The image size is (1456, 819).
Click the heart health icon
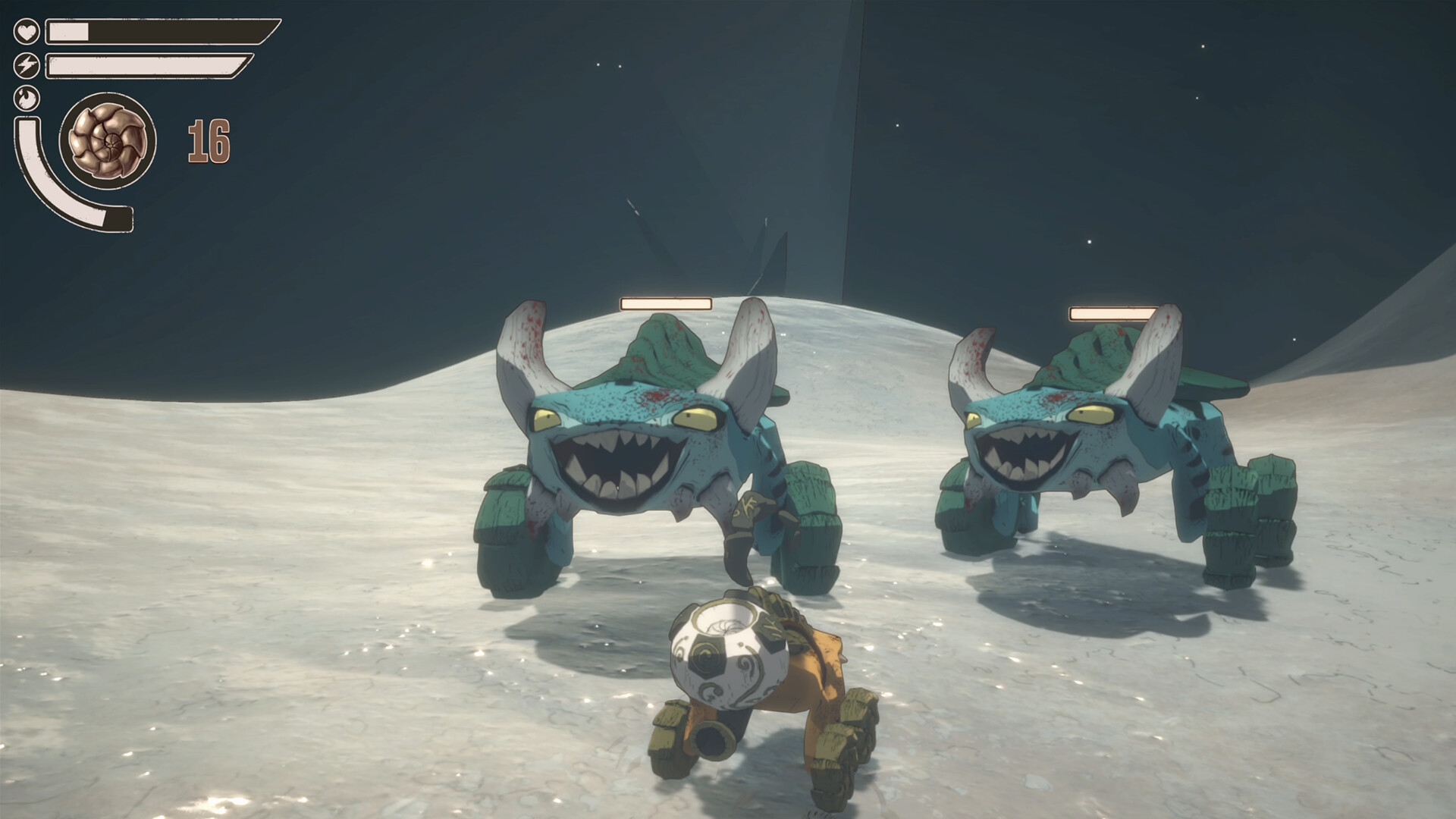27,32
